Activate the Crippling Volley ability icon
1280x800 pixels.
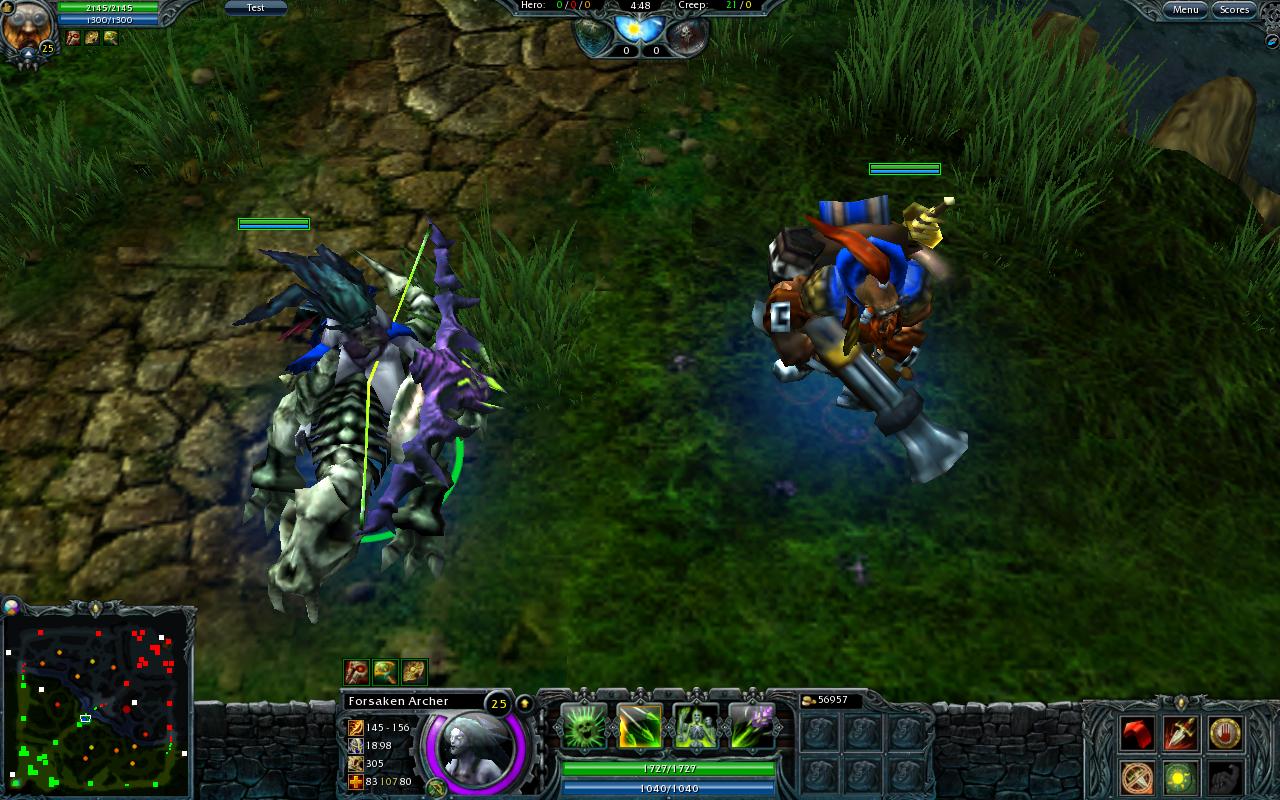click(583, 725)
